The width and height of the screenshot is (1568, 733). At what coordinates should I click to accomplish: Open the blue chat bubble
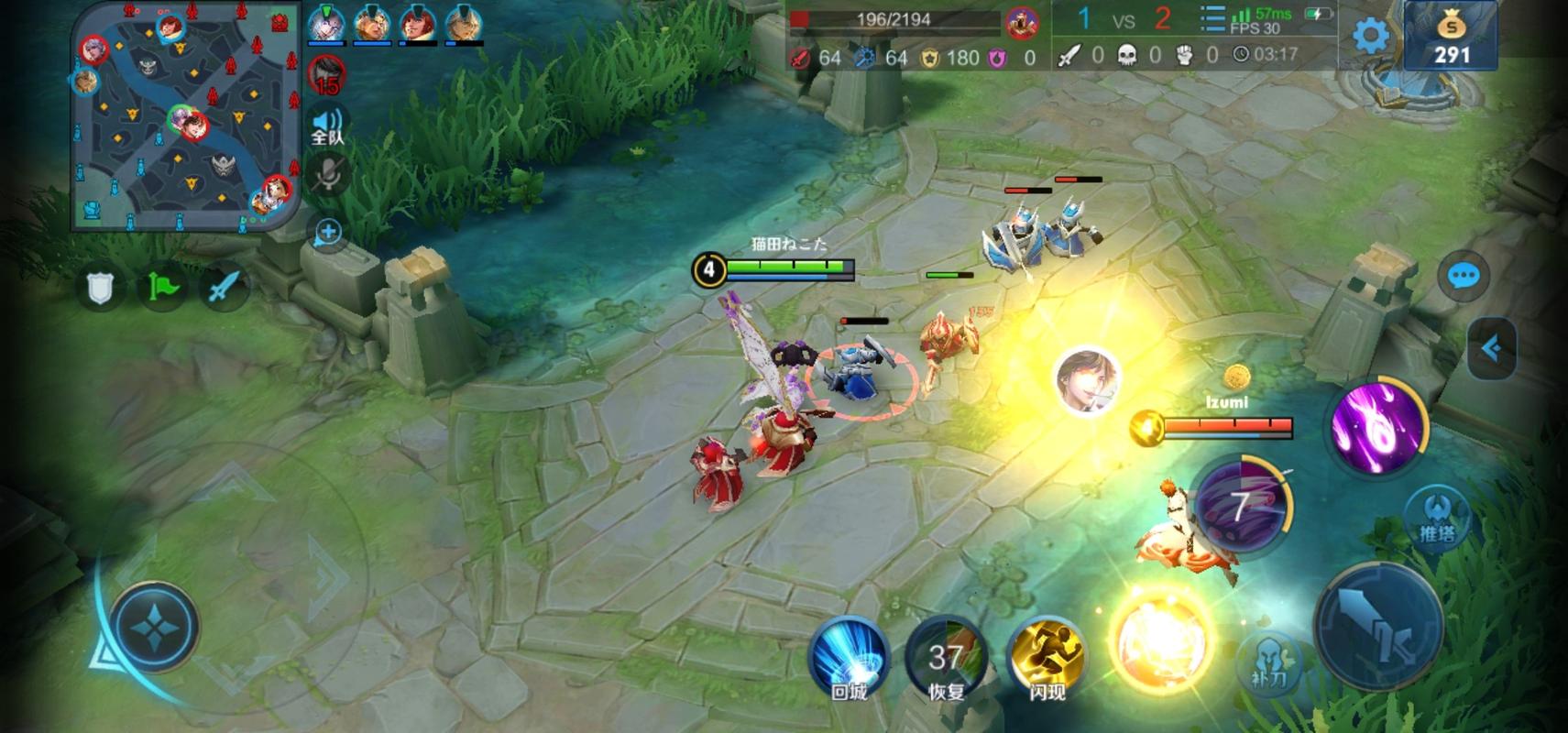1463,276
